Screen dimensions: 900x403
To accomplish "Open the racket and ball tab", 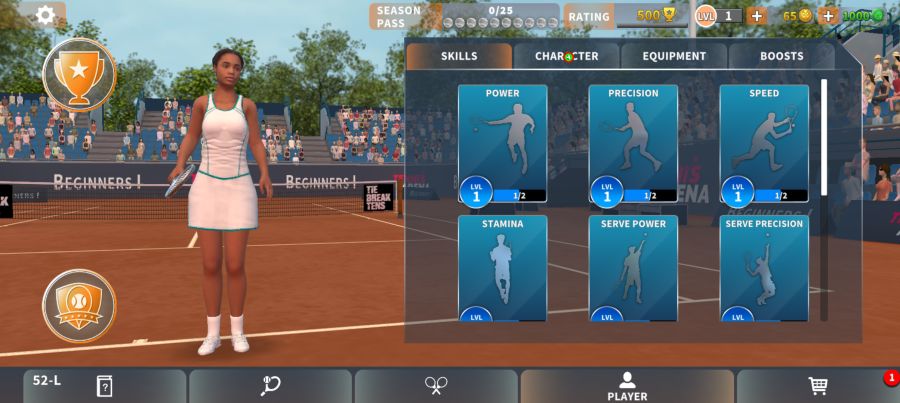I will pyautogui.click(x=270, y=386).
